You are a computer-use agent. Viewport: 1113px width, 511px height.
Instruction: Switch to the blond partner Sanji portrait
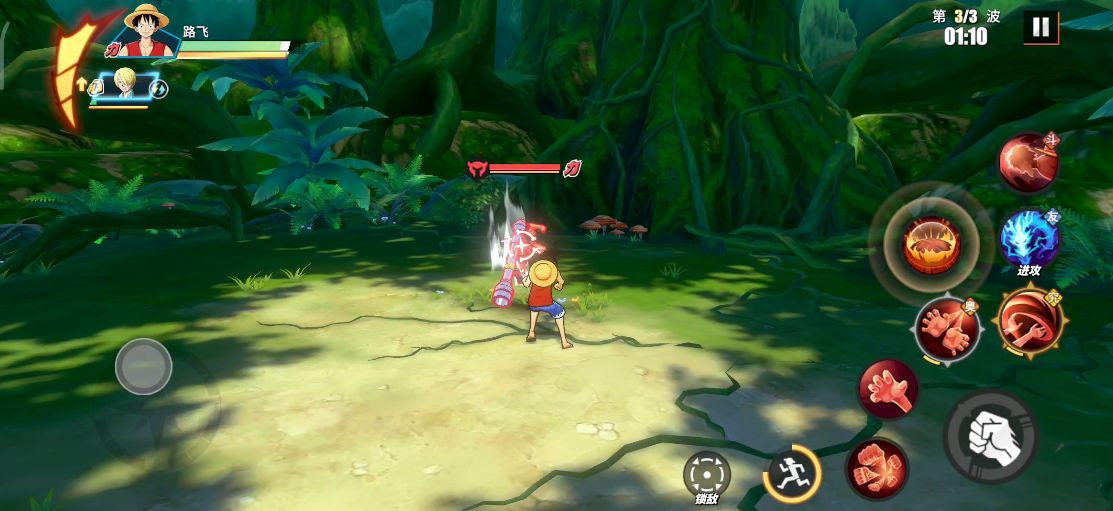pos(127,86)
